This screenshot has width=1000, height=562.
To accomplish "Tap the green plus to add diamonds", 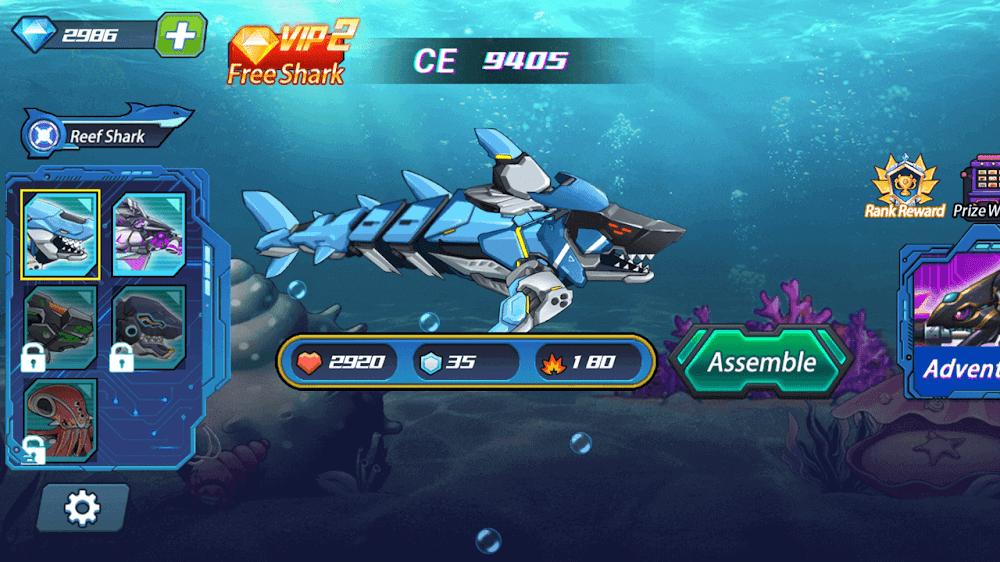I will (180, 35).
